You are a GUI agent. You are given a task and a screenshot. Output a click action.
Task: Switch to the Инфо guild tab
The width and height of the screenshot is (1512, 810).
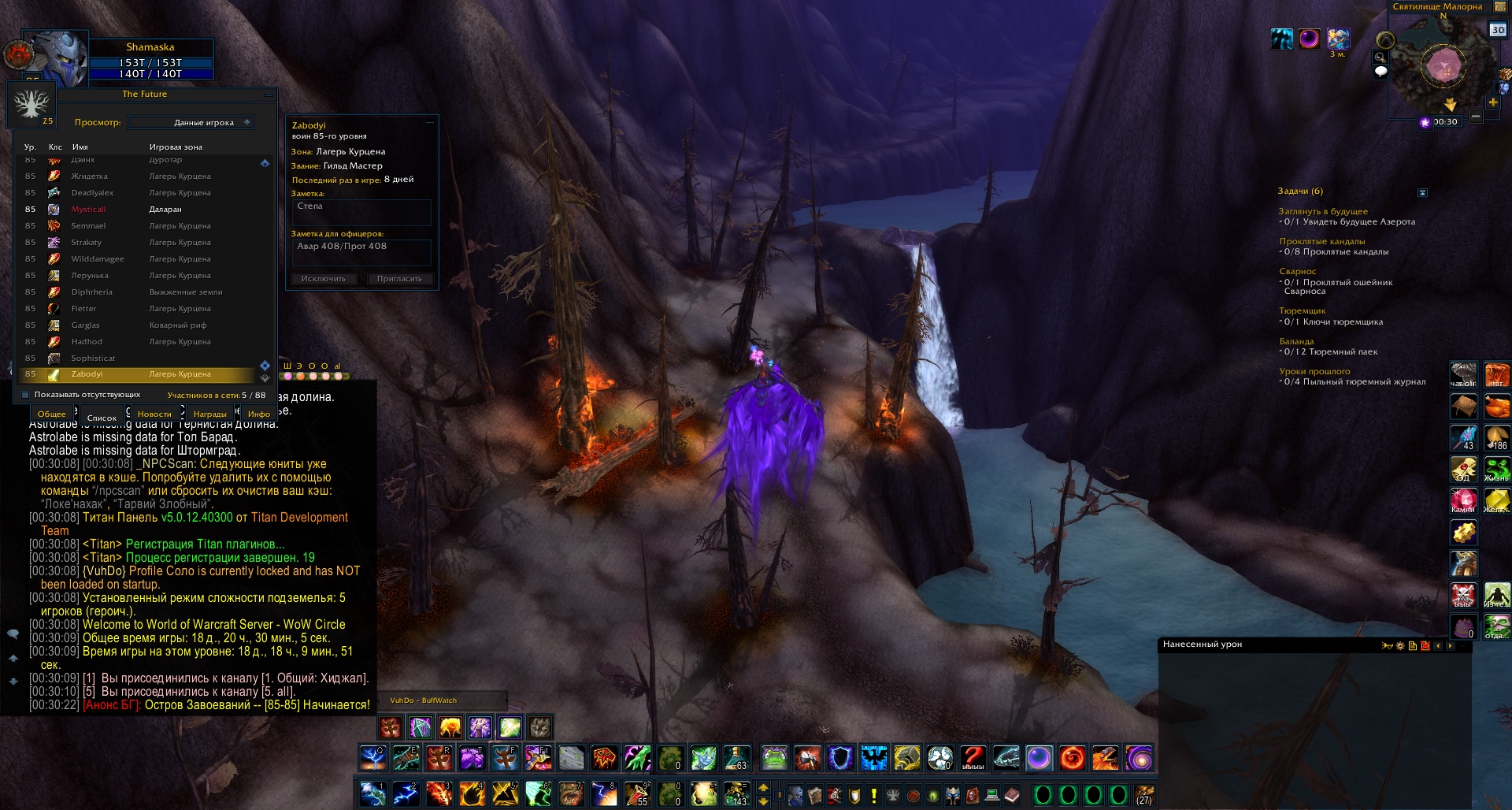click(258, 414)
